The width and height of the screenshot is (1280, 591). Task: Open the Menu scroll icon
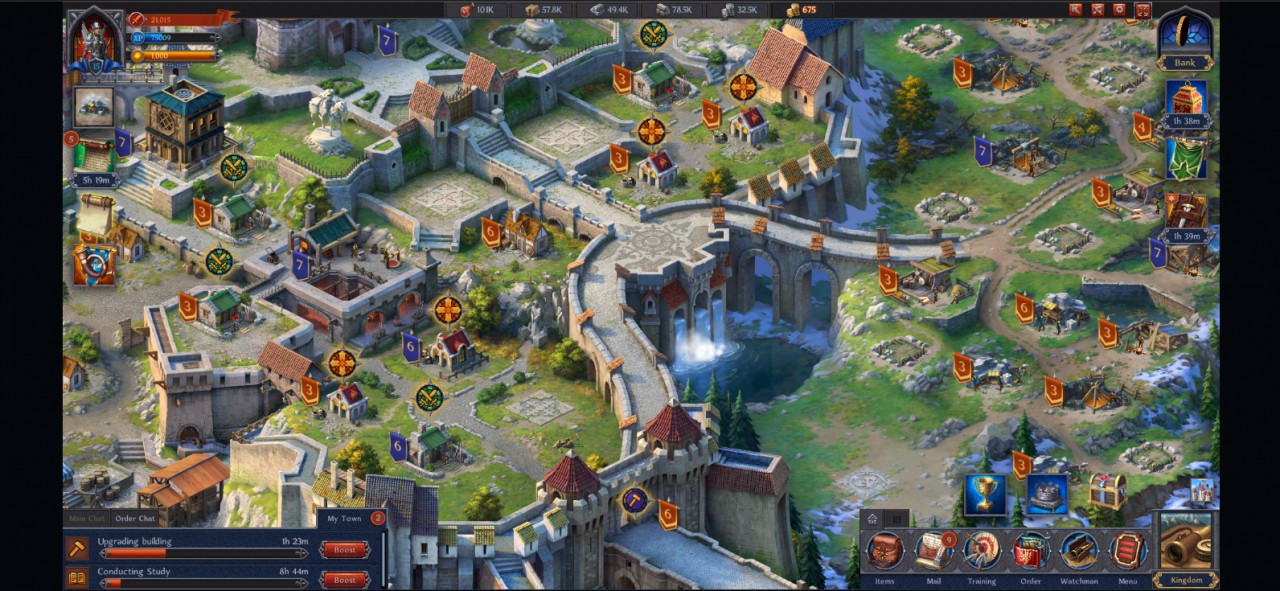(x=1127, y=551)
